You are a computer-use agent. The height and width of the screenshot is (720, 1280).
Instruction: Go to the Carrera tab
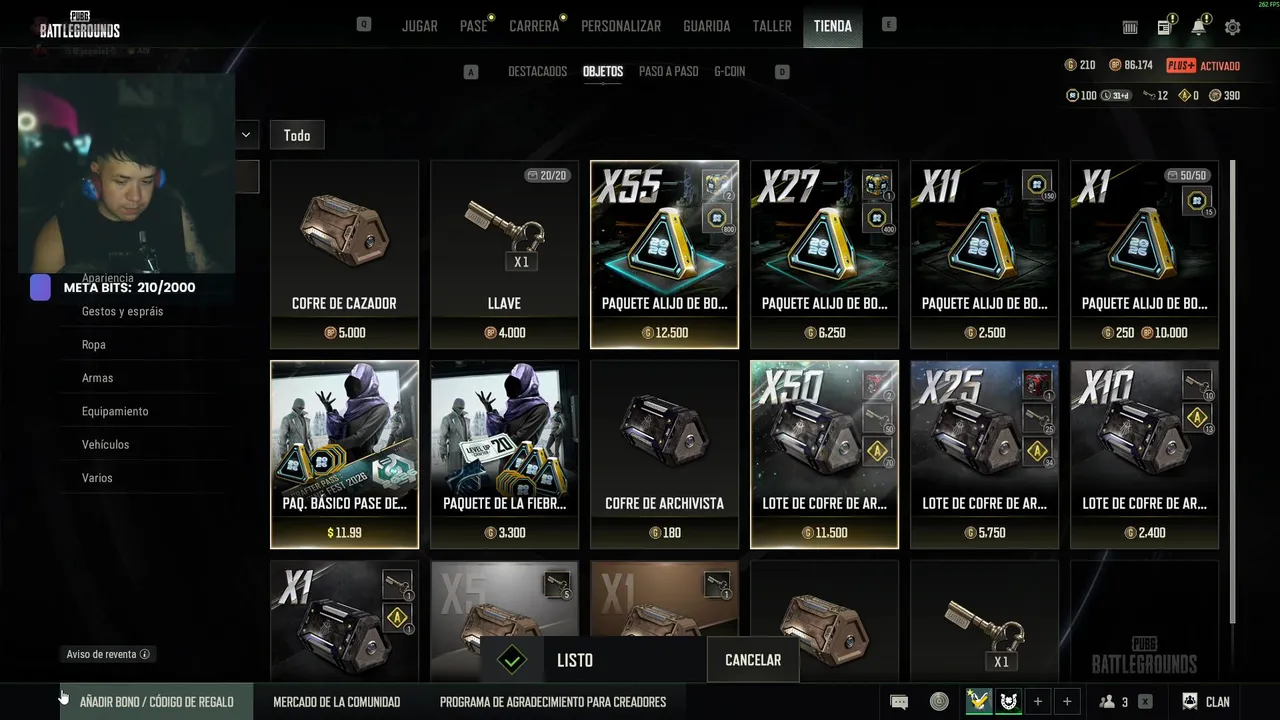534,26
